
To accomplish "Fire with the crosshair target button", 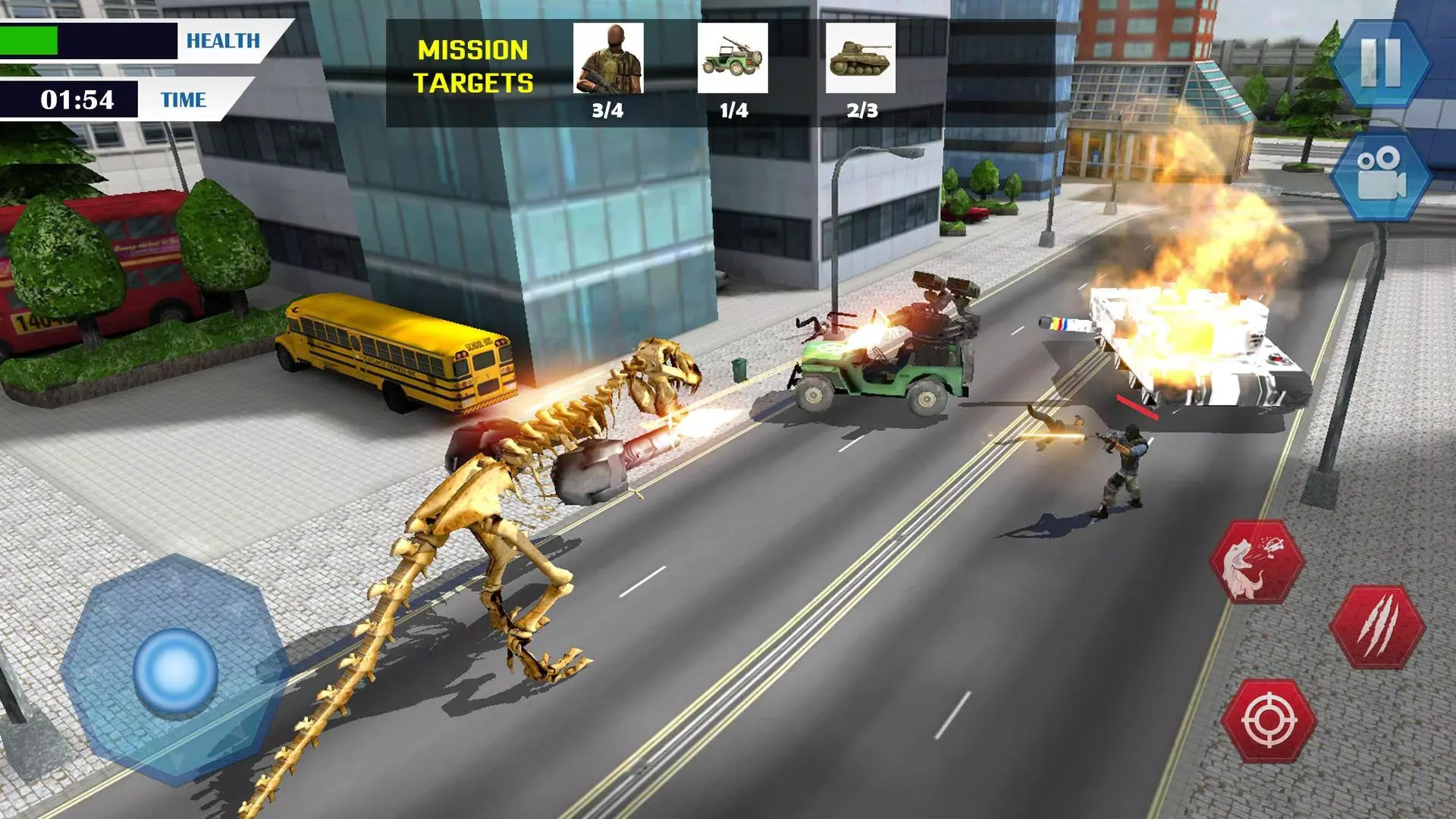I will pyautogui.click(x=1269, y=719).
